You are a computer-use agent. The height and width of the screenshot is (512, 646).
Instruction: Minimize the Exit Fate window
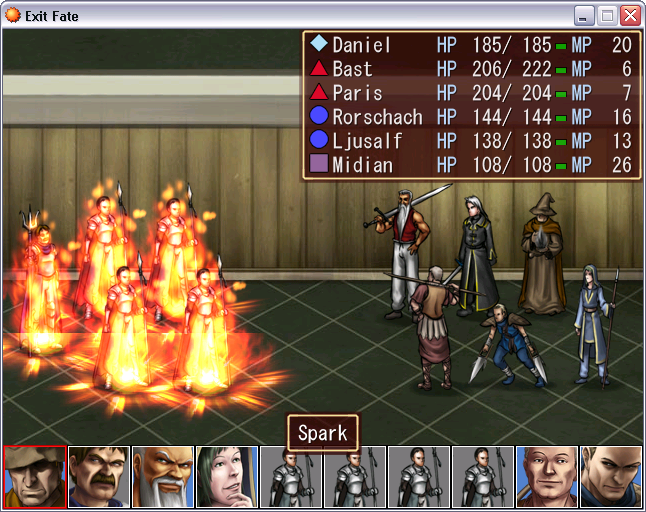(584, 16)
